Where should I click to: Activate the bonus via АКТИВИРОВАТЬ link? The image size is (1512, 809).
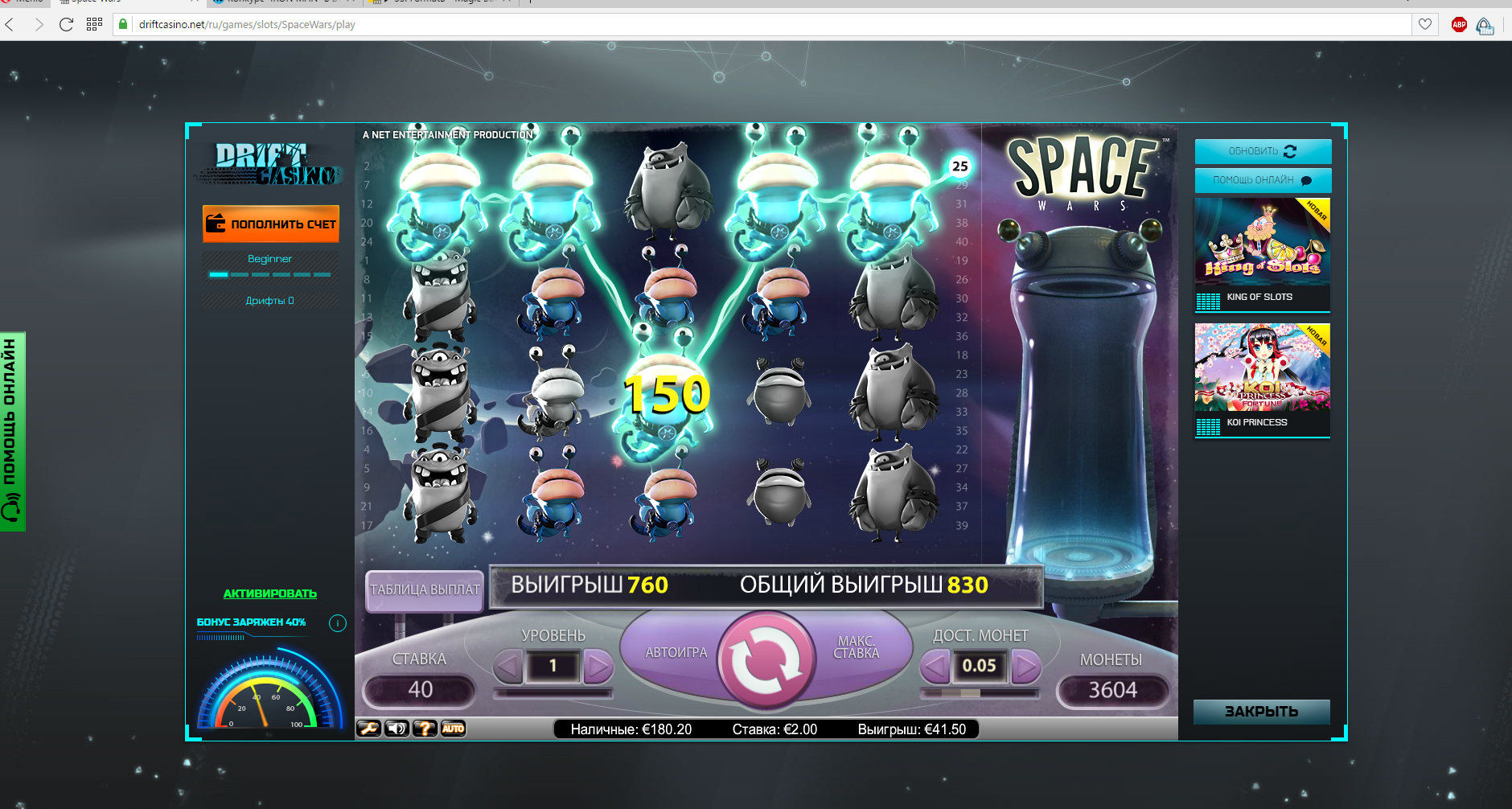point(270,593)
